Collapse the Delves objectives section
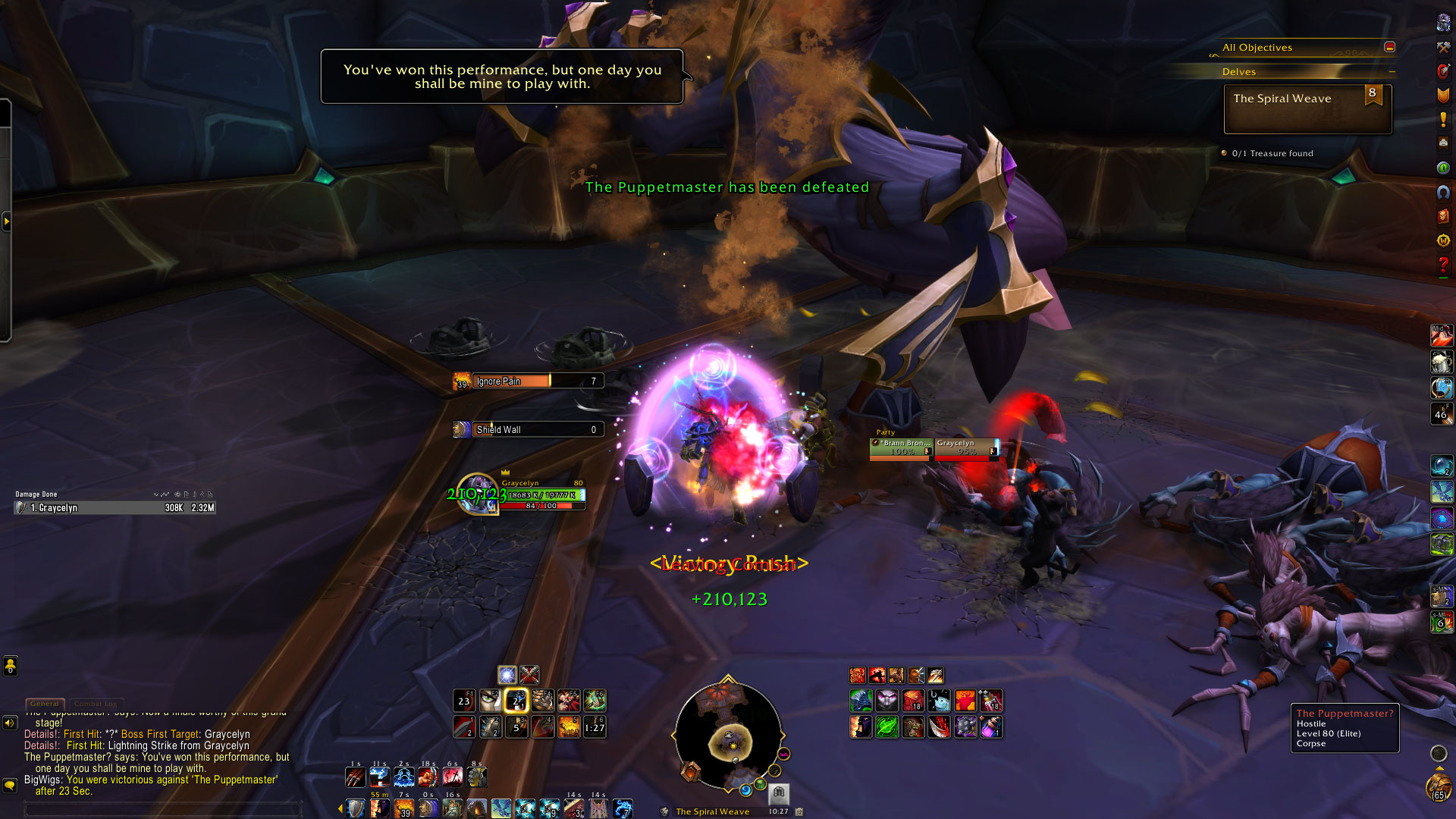 pos(1392,71)
